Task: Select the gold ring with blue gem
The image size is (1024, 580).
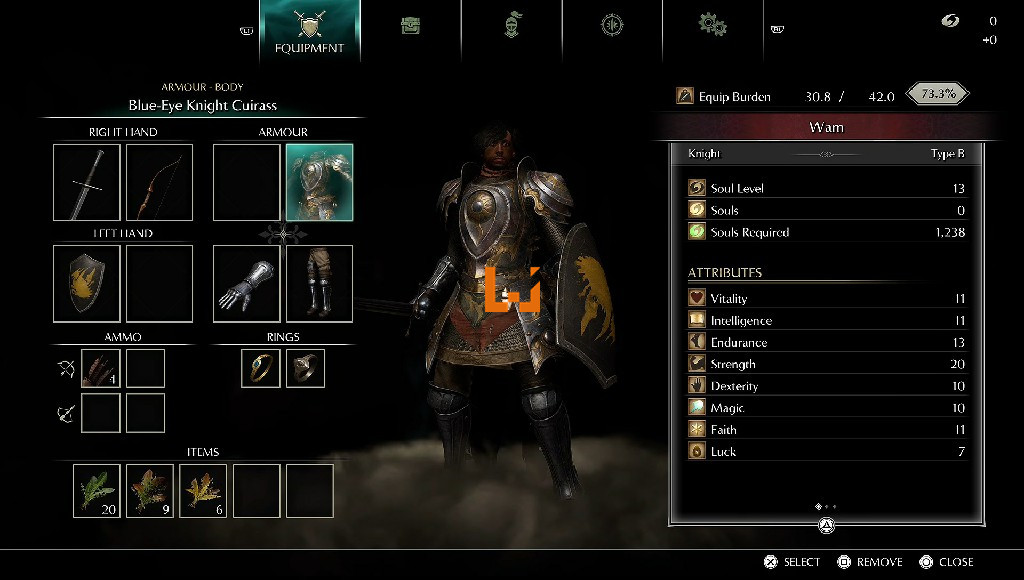Action: (x=260, y=368)
